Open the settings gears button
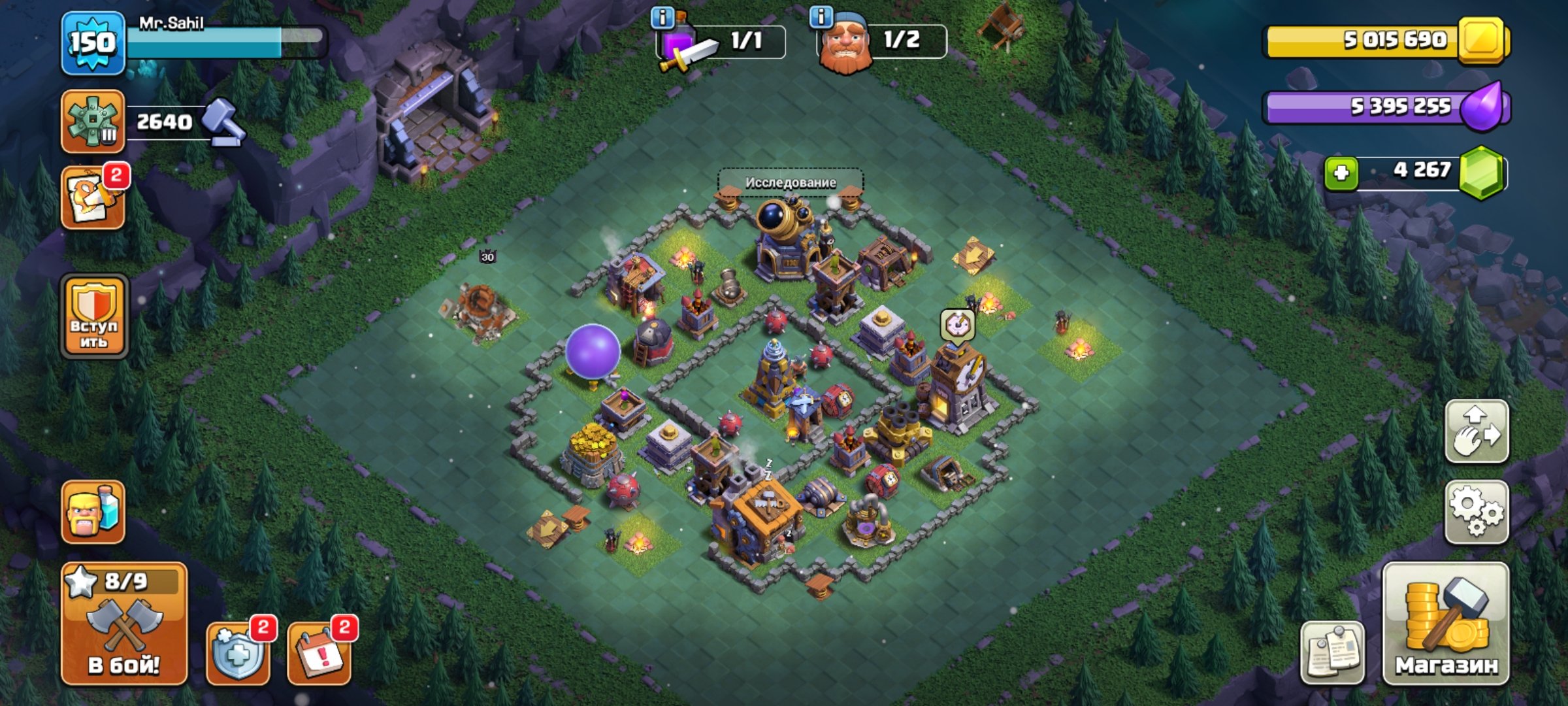 [1477, 513]
